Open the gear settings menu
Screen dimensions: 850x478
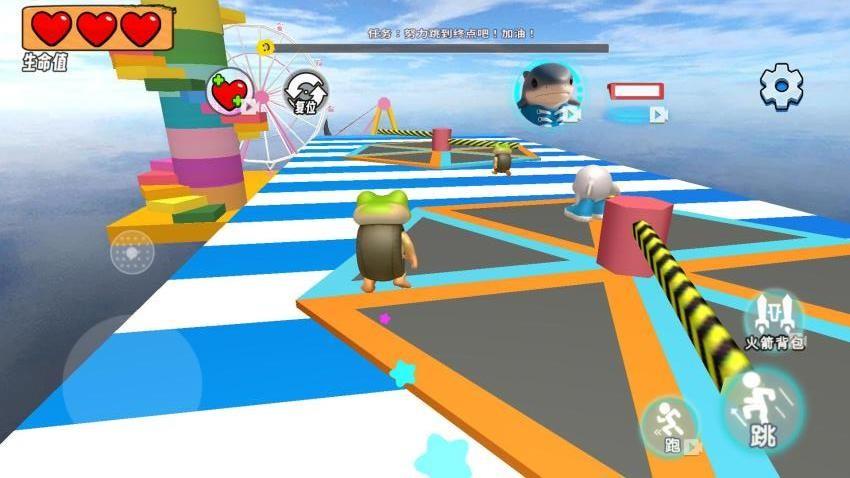coord(781,87)
